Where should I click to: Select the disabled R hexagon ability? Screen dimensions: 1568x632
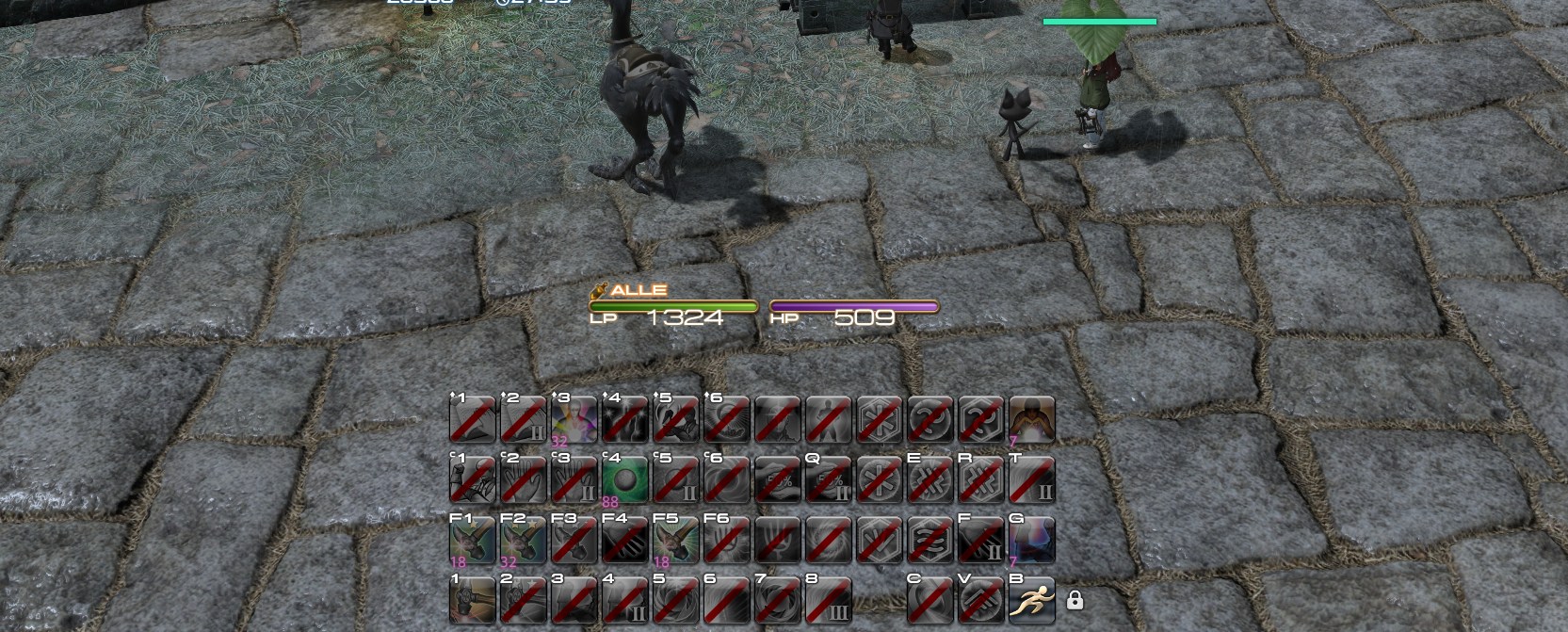coord(980,479)
